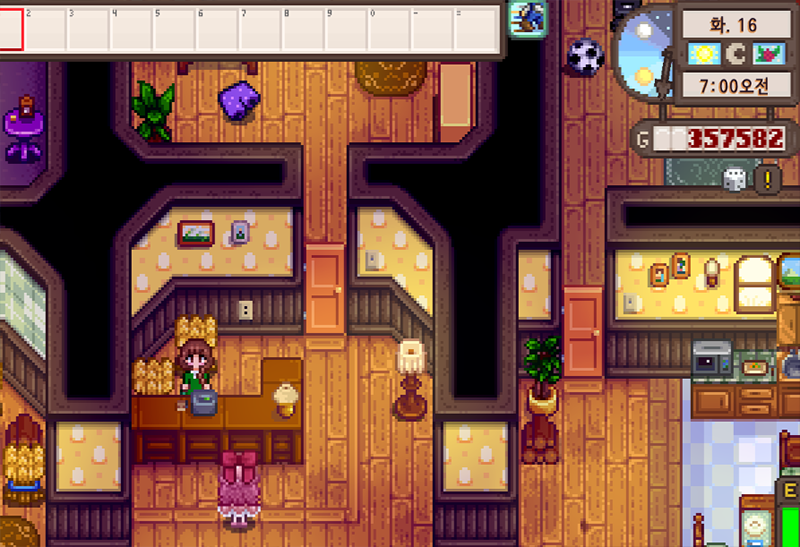Screen dimensions: 800x547
Task: Open the journal exclamation mark icon
Action: coord(768,179)
